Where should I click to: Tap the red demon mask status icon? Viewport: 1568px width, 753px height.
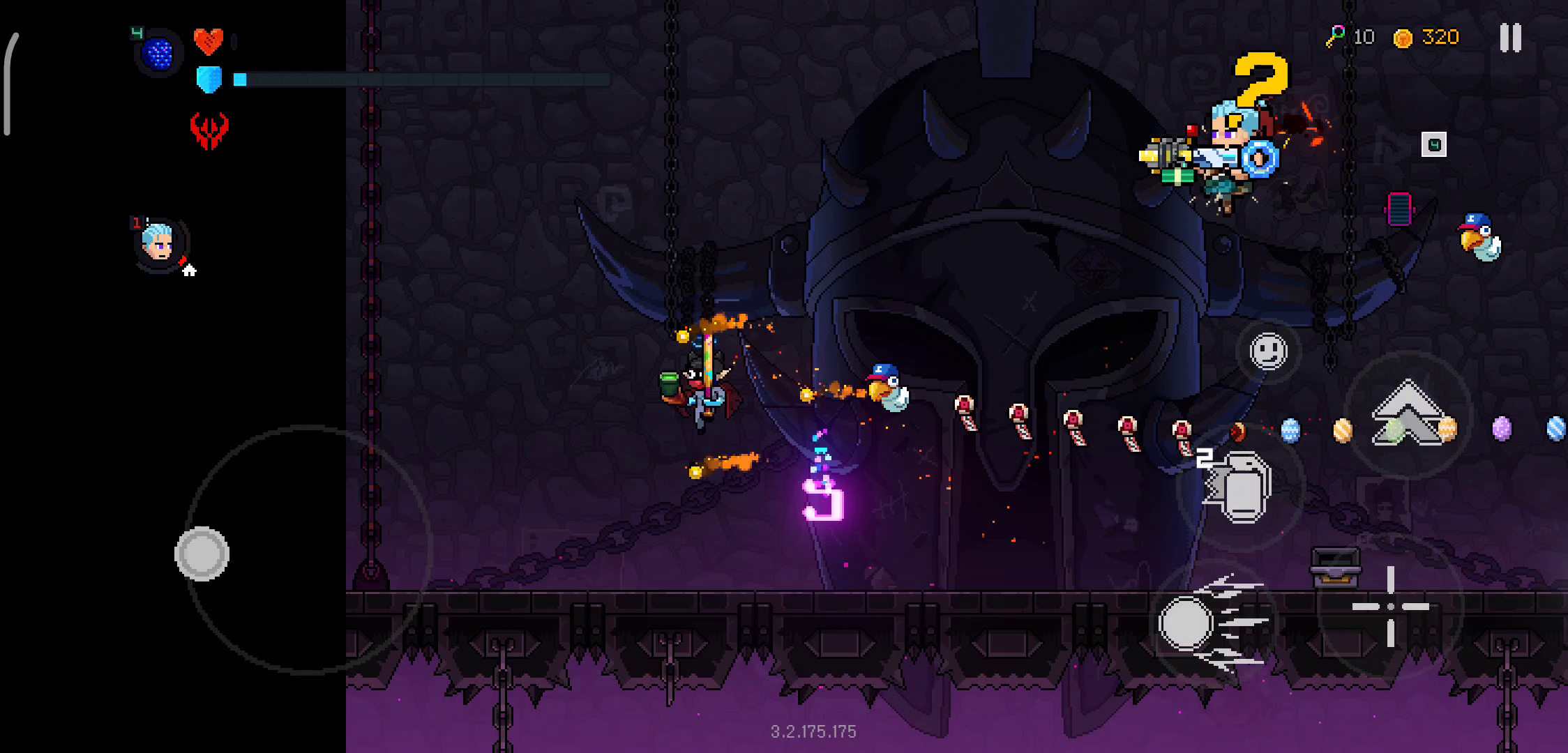[209, 130]
